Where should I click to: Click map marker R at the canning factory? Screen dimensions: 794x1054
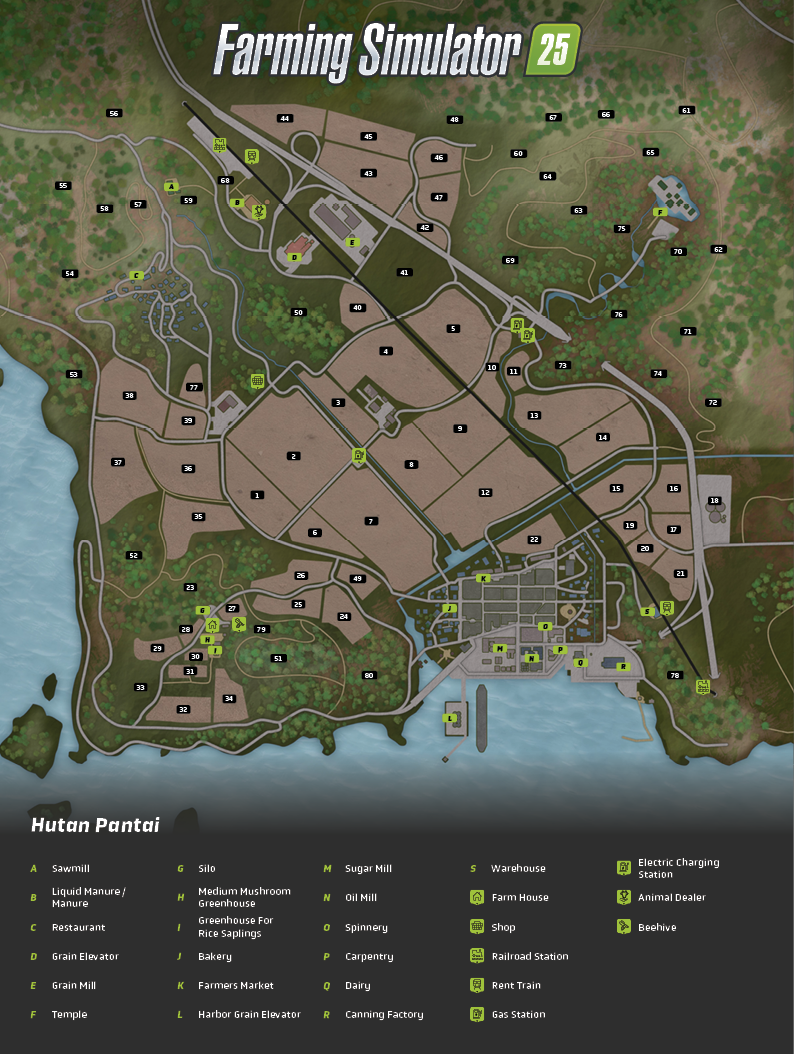pyautogui.click(x=622, y=666)
